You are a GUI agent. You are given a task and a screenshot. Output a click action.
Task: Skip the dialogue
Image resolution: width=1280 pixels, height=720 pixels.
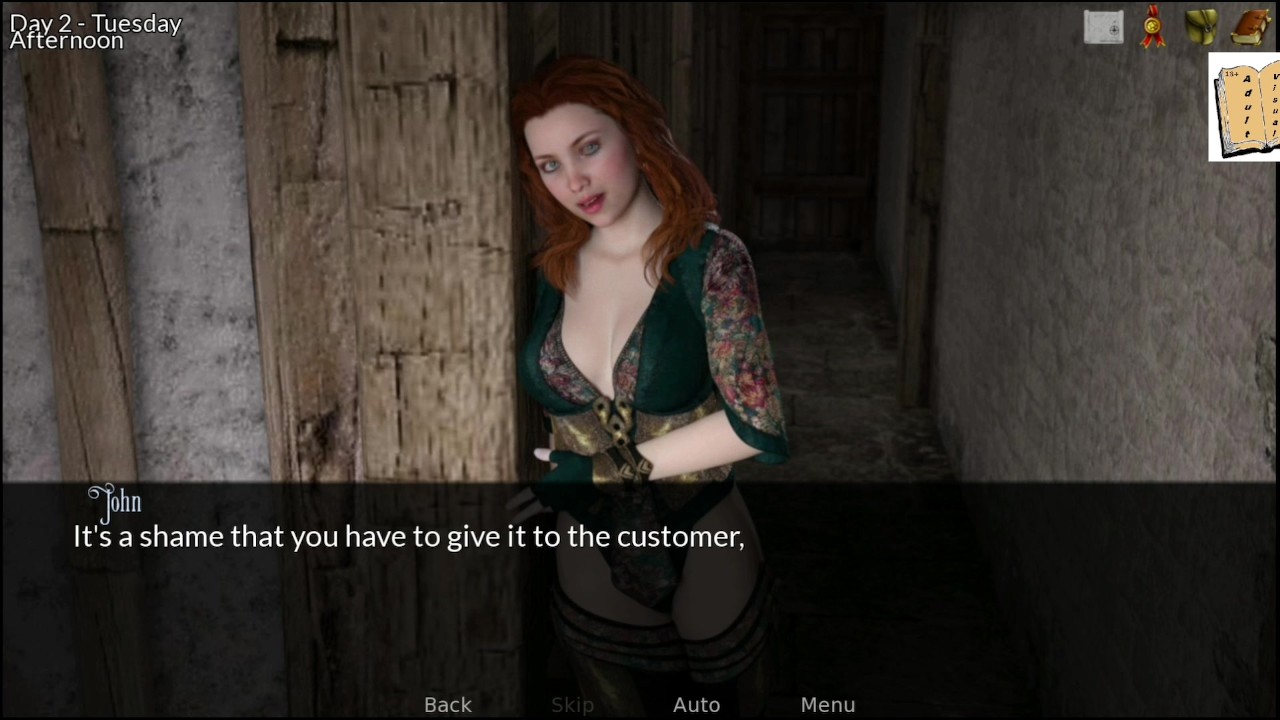[572, 705]
